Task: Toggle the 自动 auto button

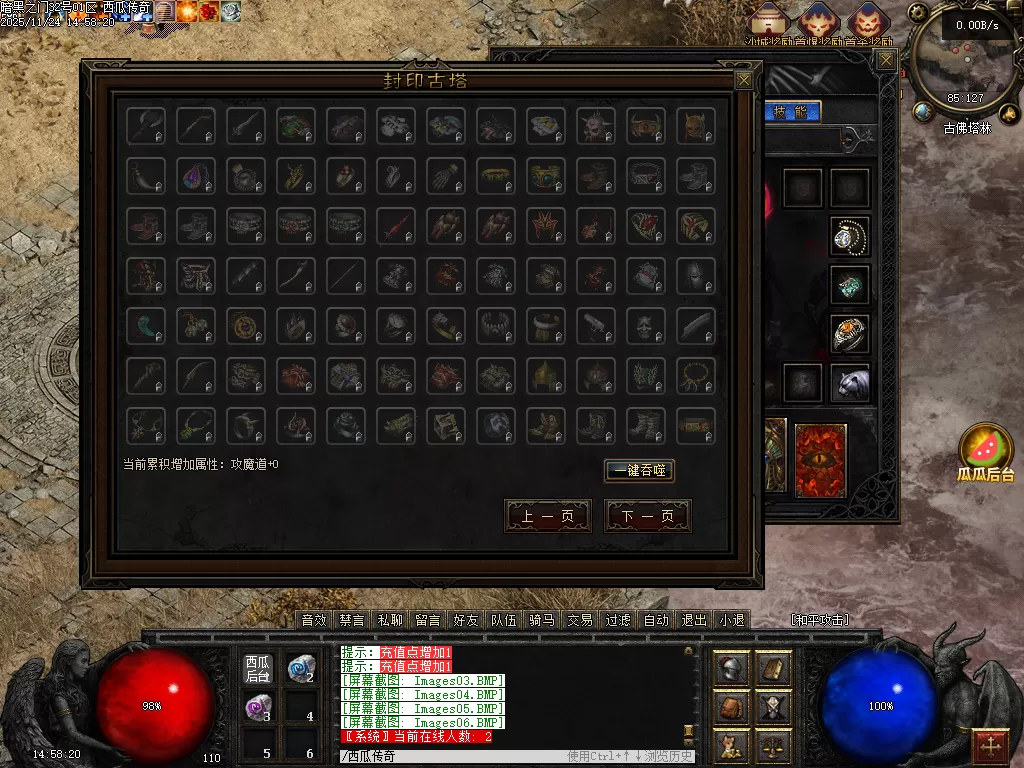Action: click(x=656, y=620)
